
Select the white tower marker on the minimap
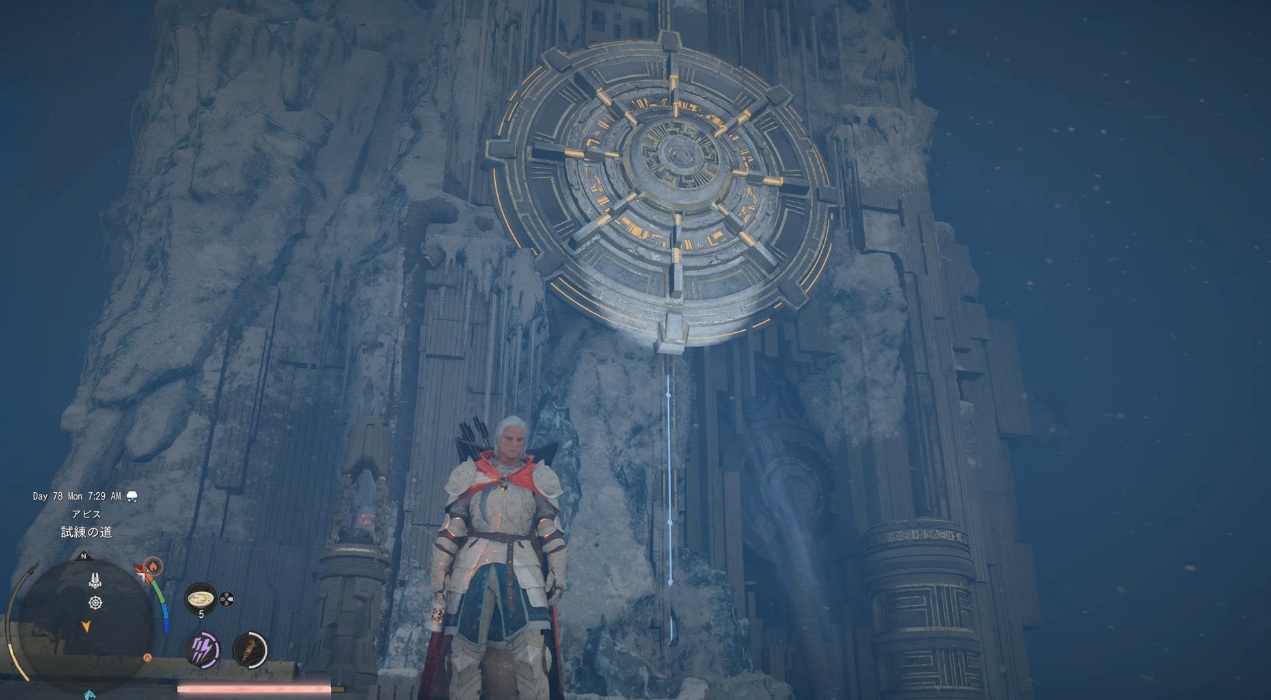94,580
